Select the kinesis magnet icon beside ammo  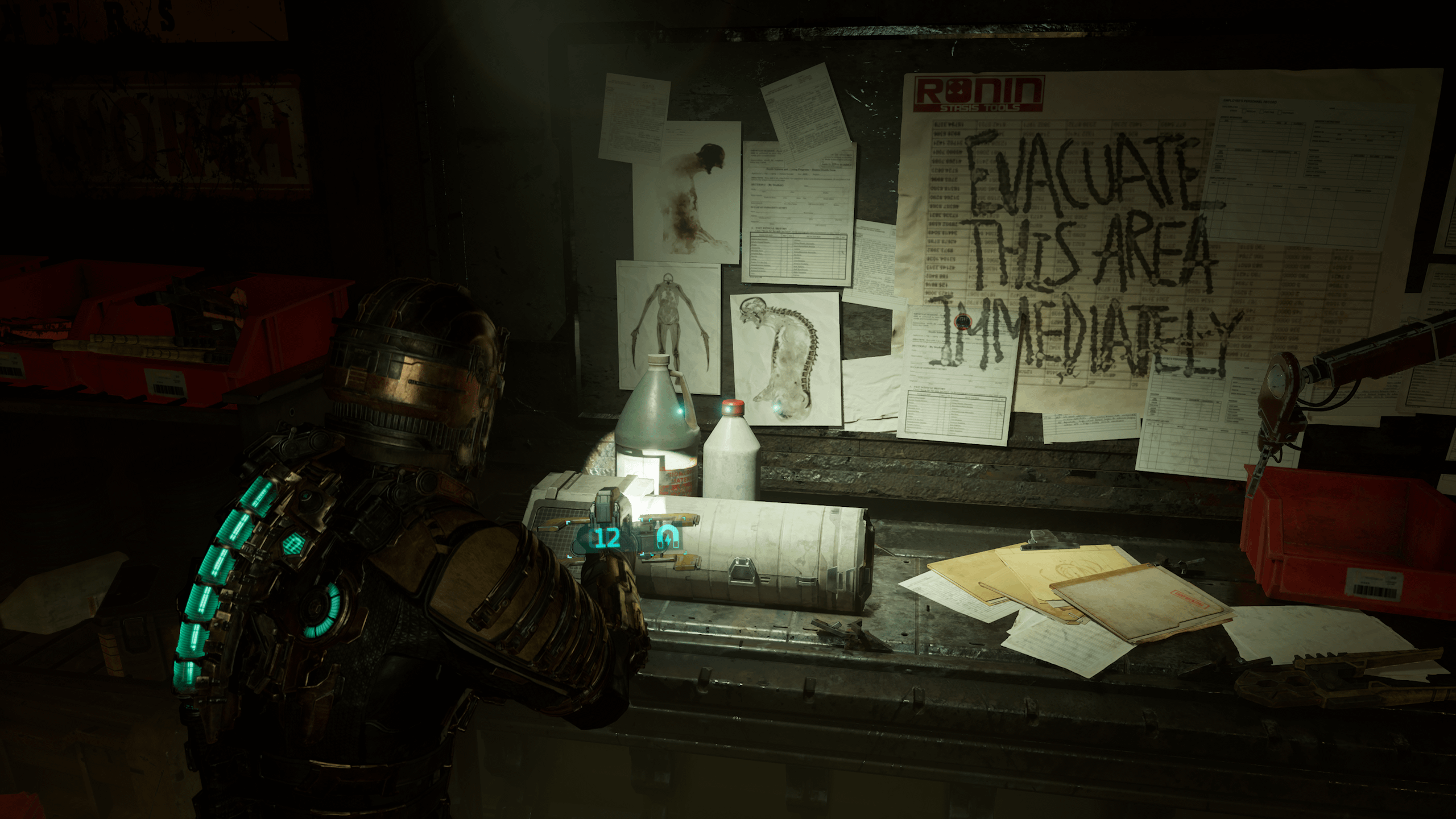pyautogui.click(x=667, y=537)
